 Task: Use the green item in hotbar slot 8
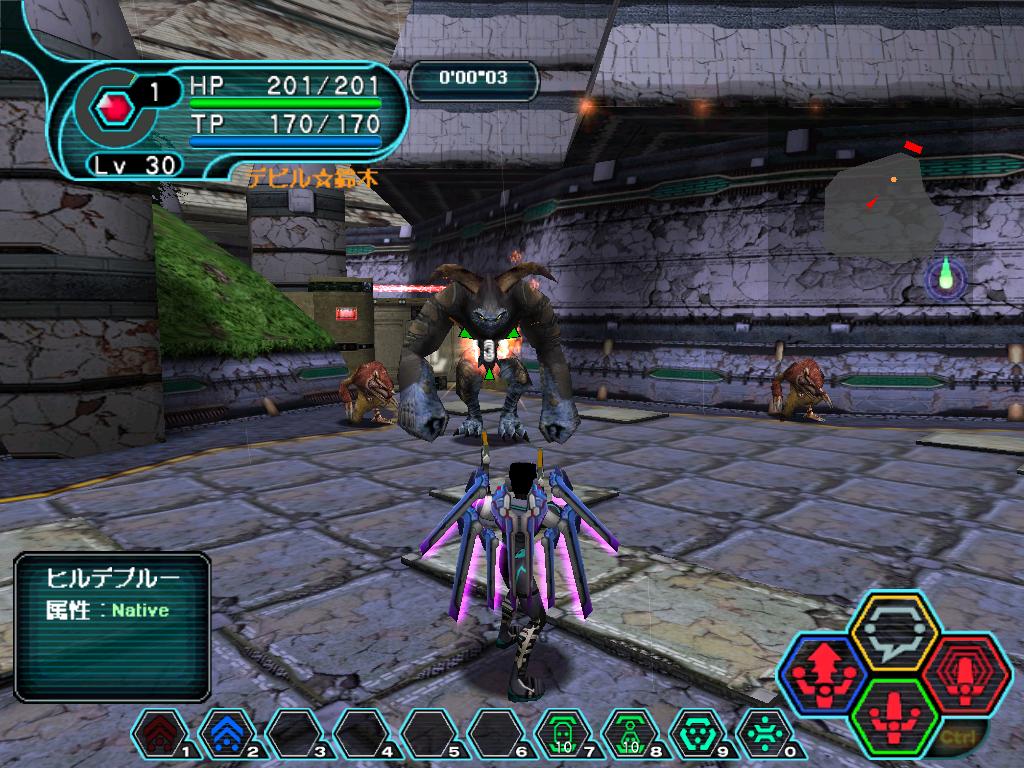pos(630,736)
